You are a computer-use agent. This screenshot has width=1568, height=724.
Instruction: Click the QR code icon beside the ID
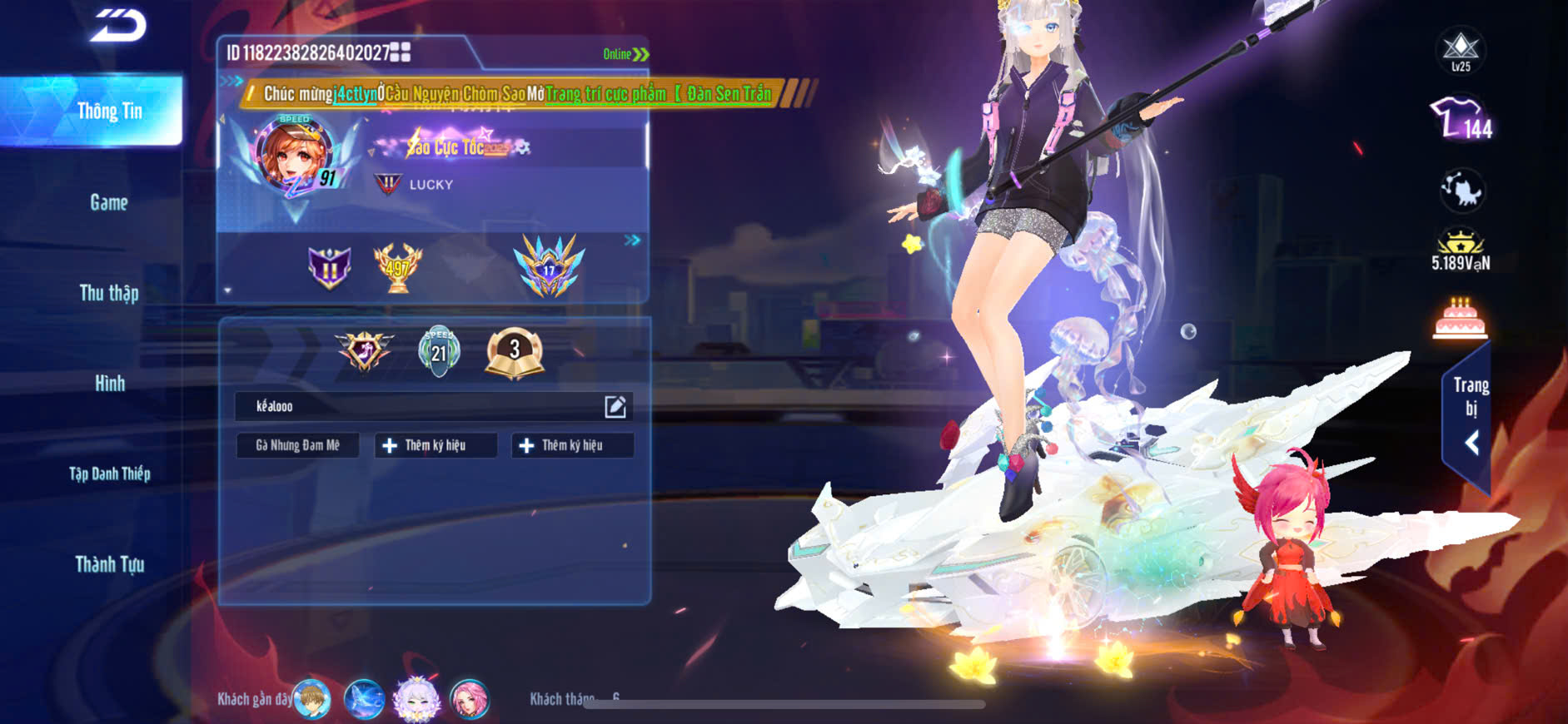[x=401, y=52]
